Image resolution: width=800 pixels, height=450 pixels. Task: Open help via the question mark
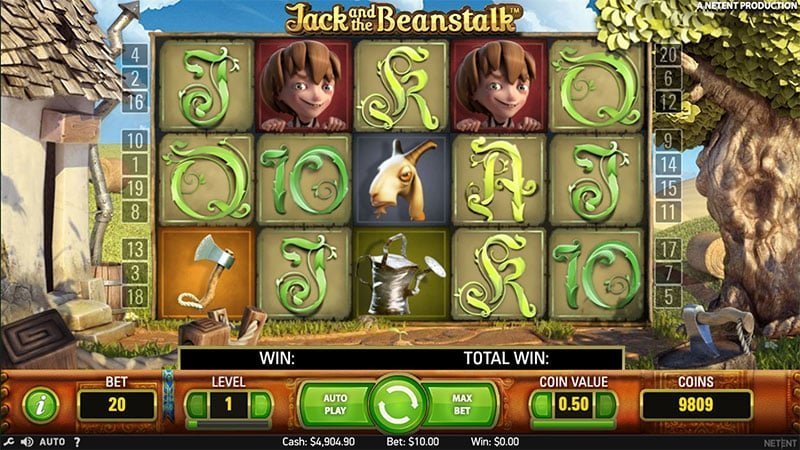tap(77, 441)
